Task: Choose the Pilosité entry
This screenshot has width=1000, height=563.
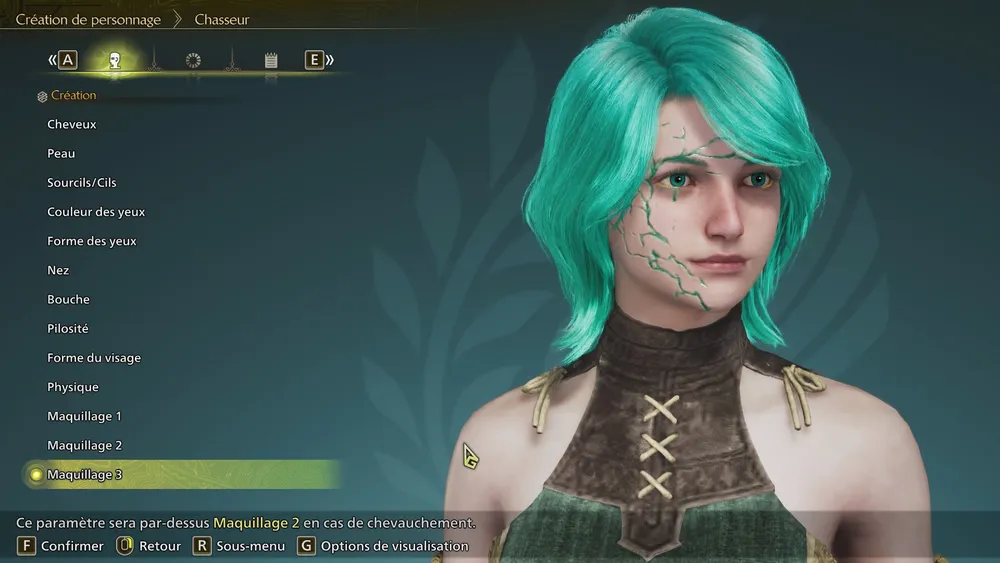Action: [68, 328]
